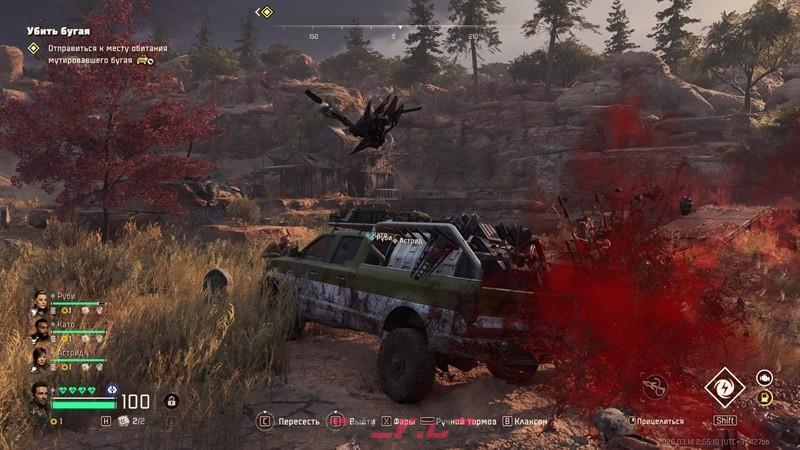Click the yellow fuel gauge icon

tap(764, 397)
